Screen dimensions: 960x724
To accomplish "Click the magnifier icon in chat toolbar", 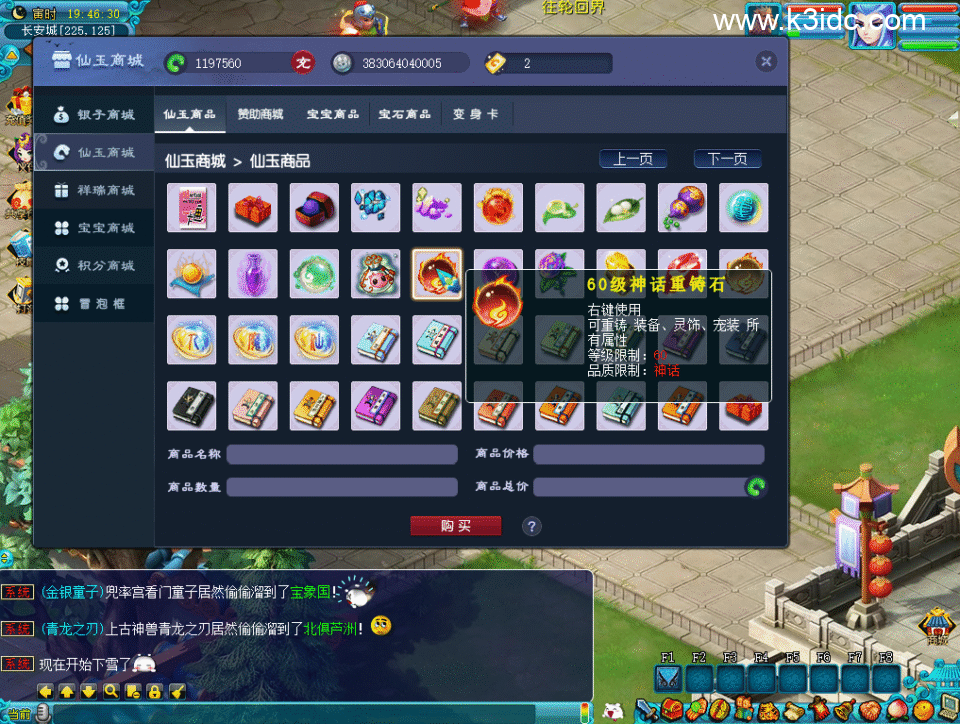I will [x=111, y=691].
